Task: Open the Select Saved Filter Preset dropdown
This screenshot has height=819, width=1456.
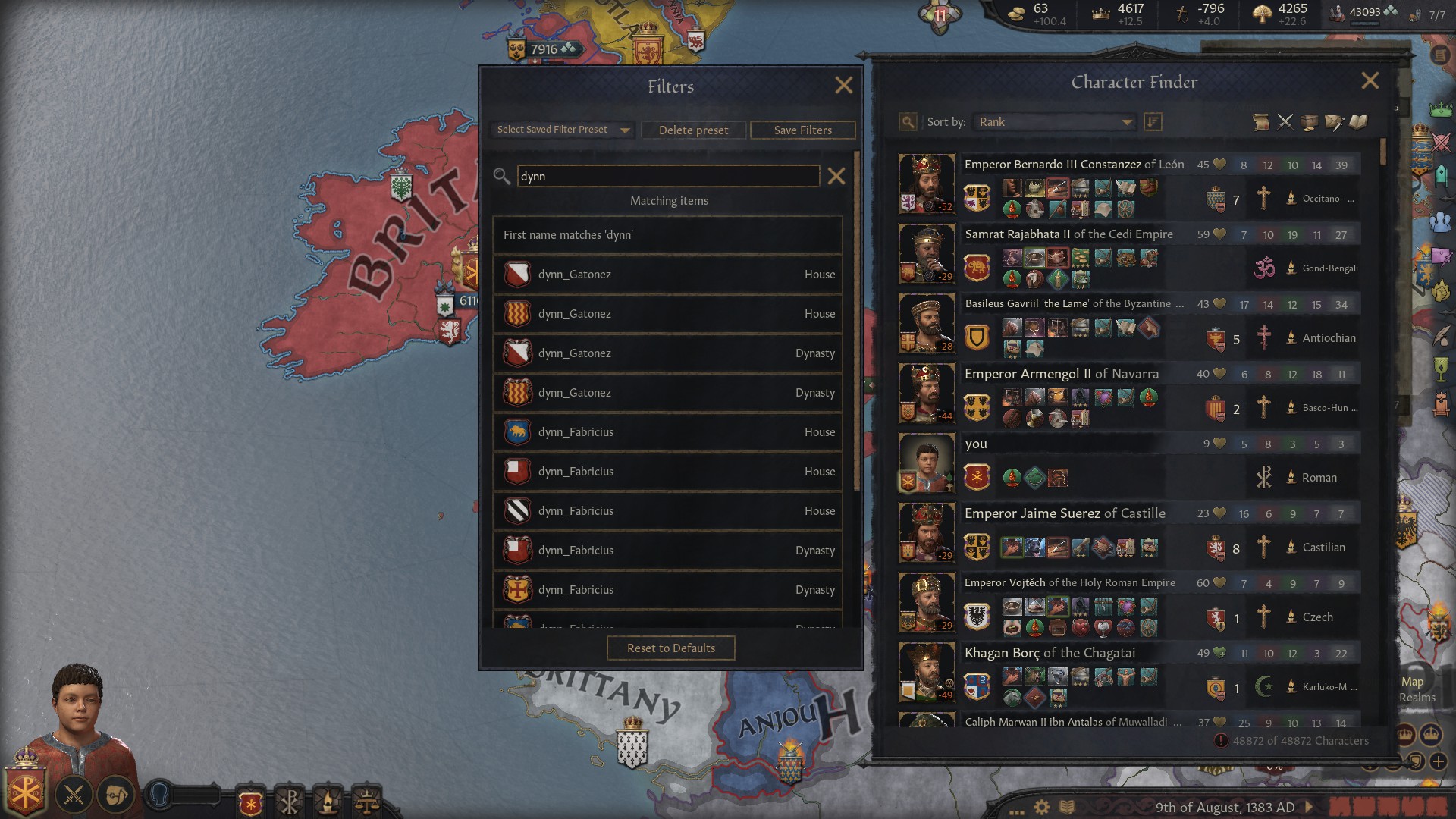Action: pos(561,130)
